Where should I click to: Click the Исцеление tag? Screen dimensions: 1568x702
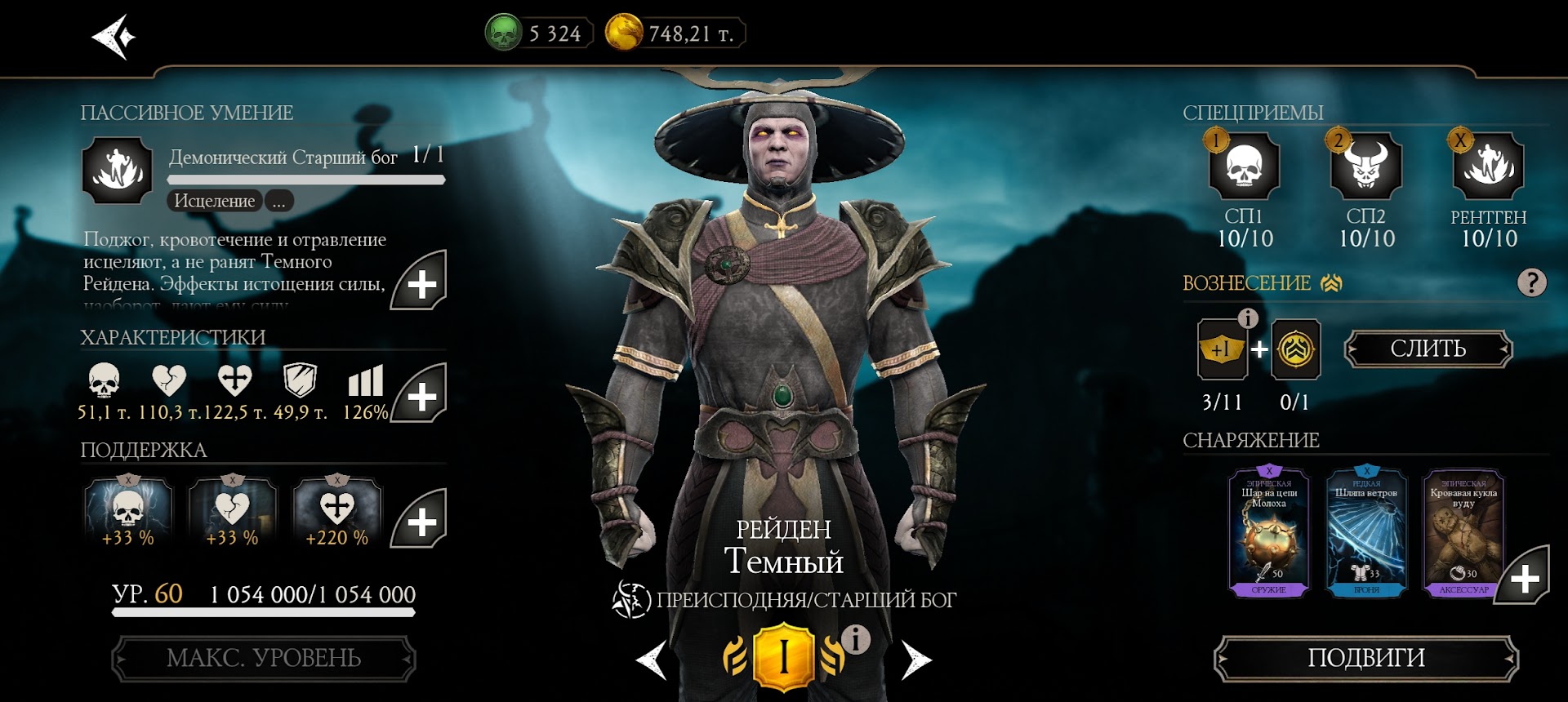pyautogui.click(x=214, y=201)
